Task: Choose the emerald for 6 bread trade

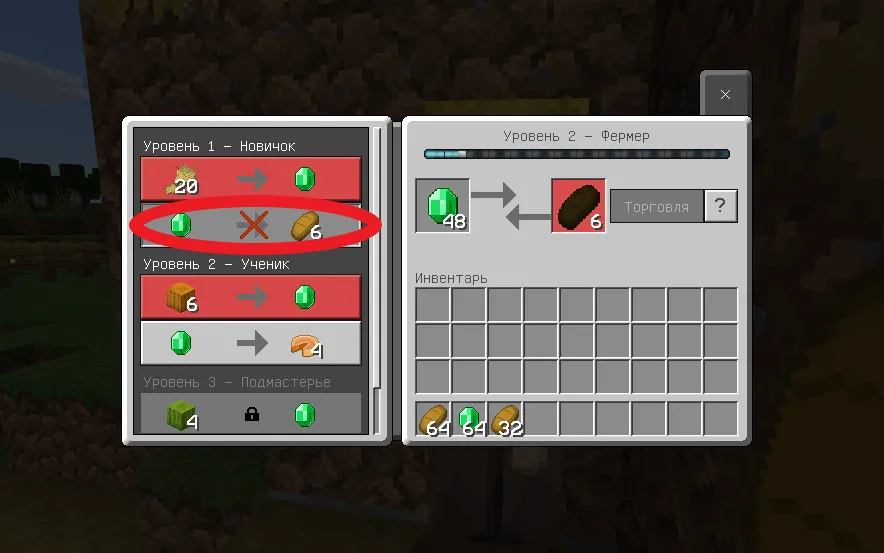Action: pos(251,225)
